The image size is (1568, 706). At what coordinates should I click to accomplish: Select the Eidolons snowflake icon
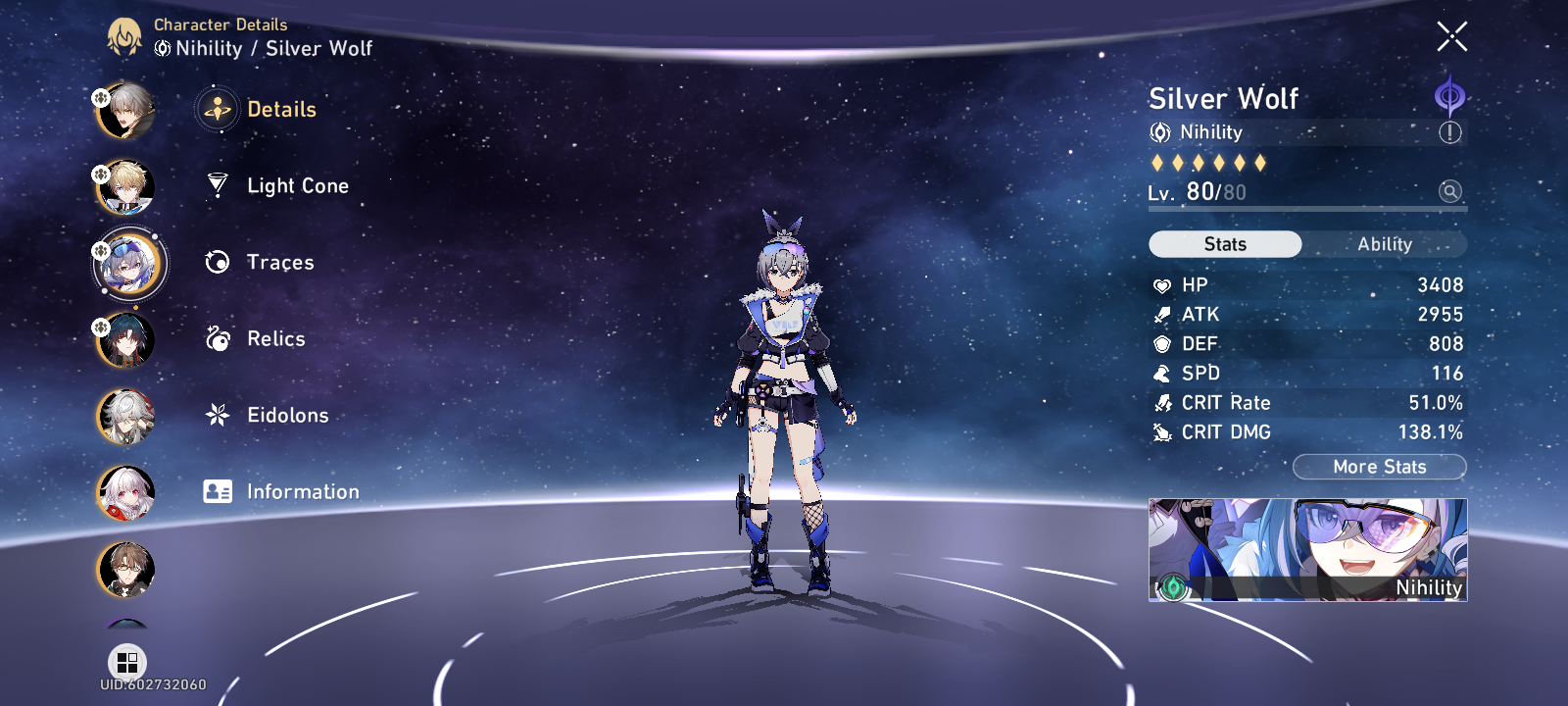pos(217,415)
